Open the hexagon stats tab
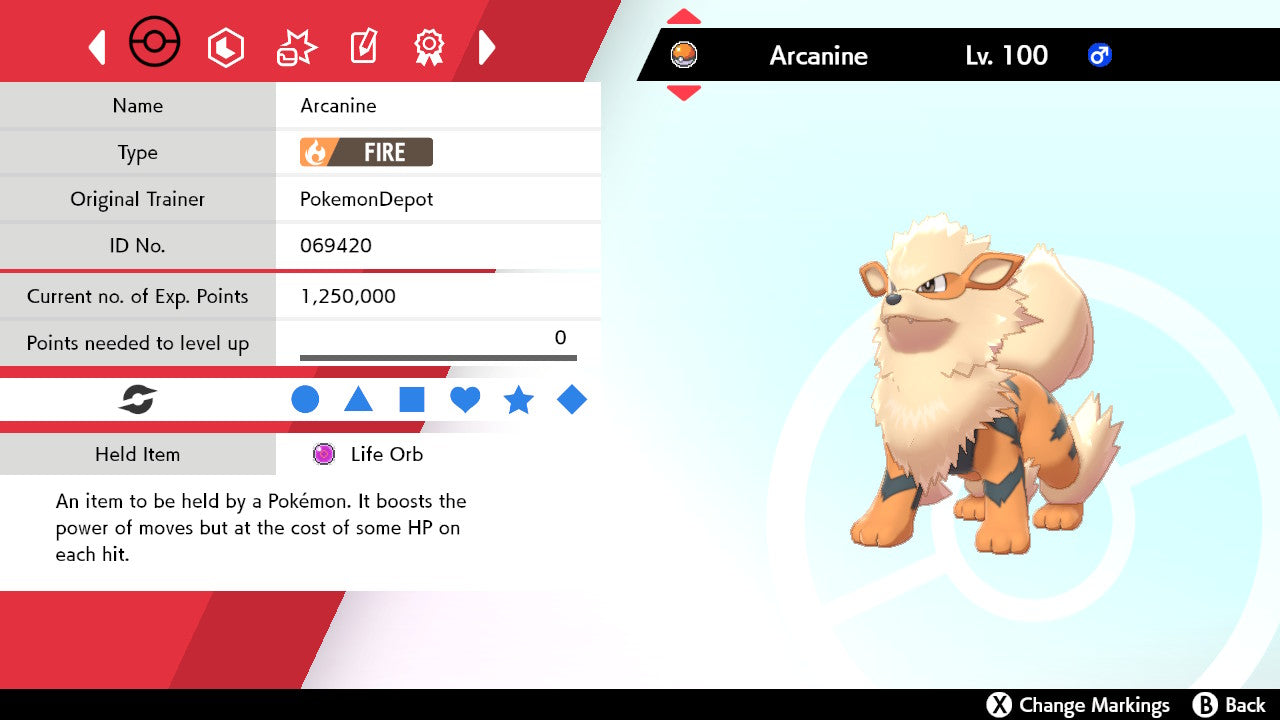Screen dimensions: 1280x720 (225, 47)
